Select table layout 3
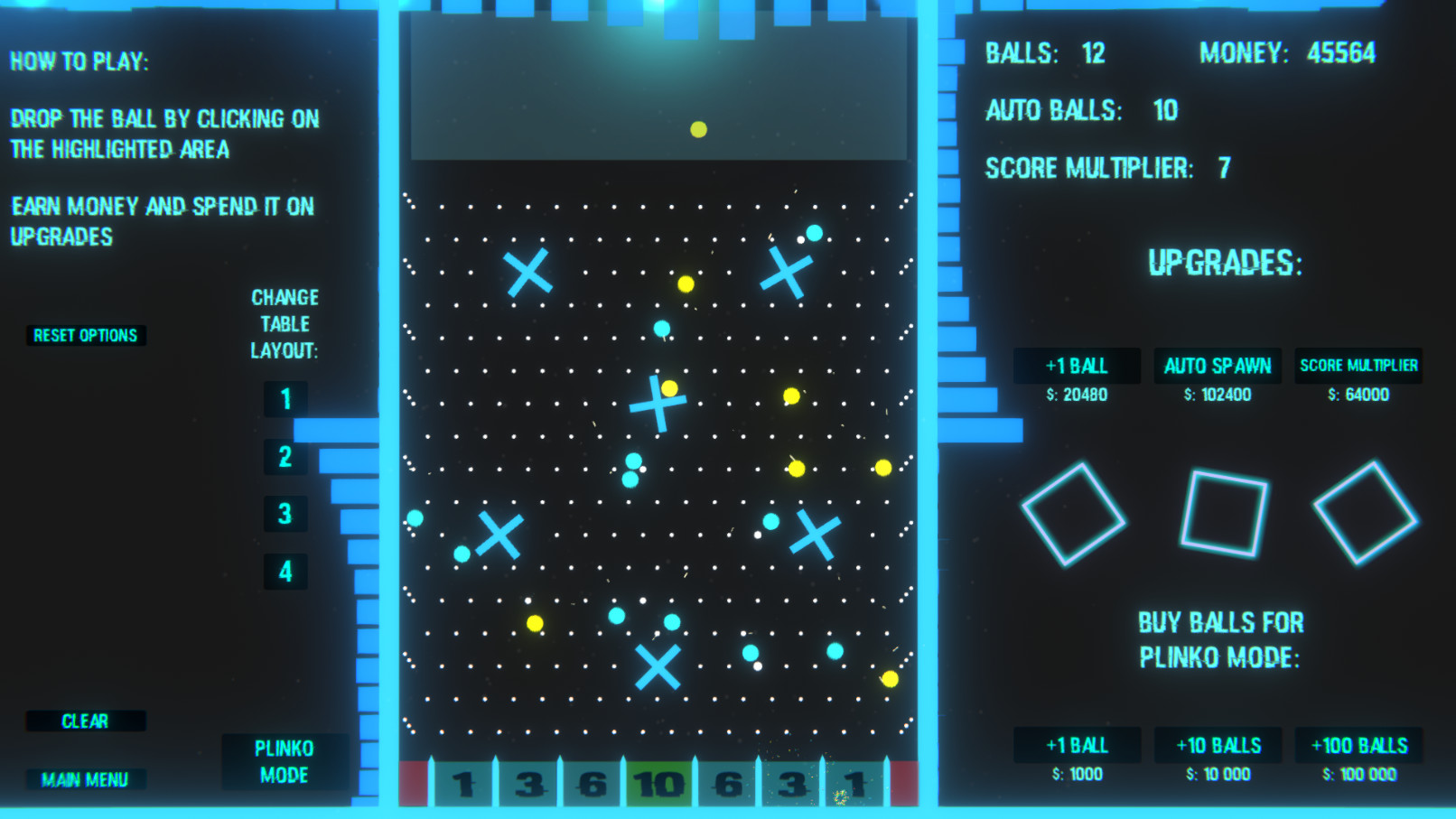1456x819 pixels. 285,515
